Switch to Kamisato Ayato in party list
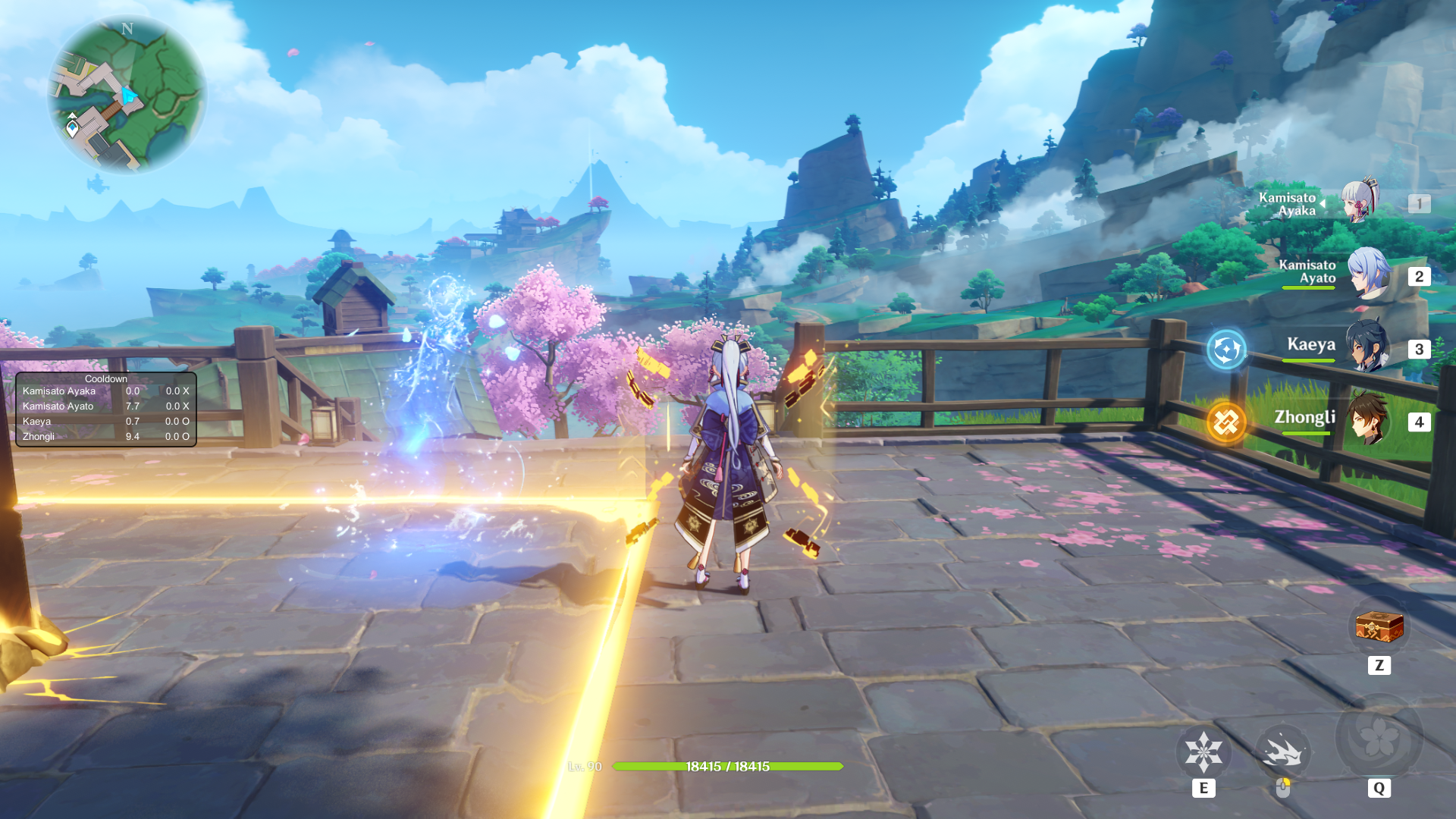The image size is (1456, 819). click(x=1367, y=275)
